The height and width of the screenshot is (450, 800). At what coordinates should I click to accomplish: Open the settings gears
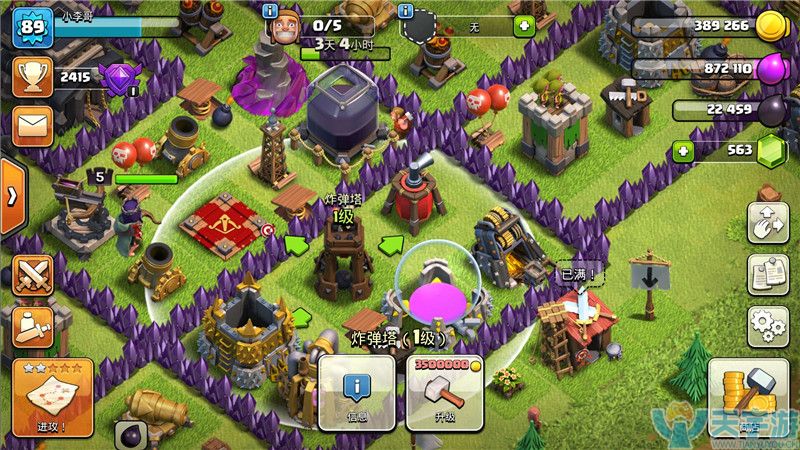pyautogui.click(x=768, y=326)
